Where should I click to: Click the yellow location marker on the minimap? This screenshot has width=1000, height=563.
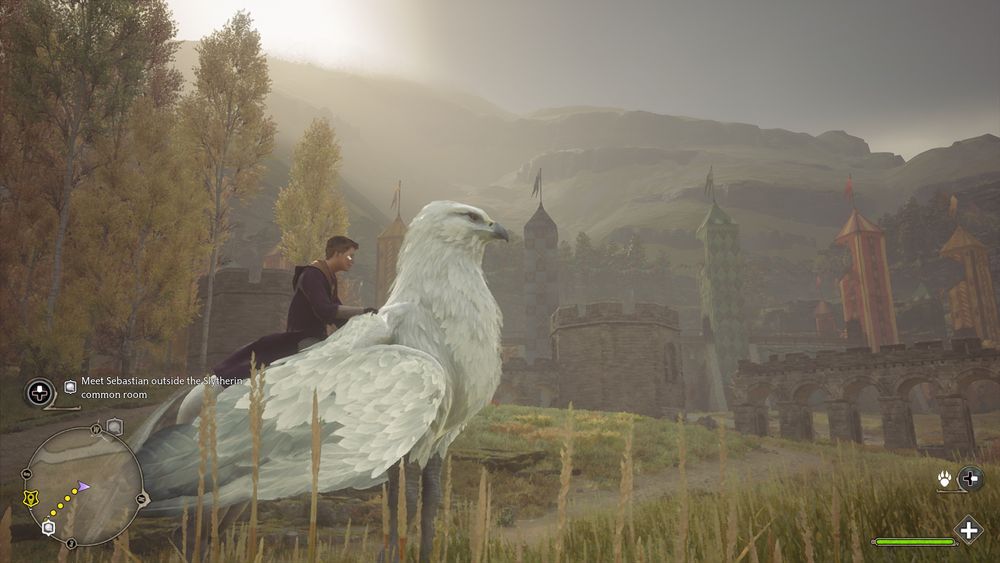point(31,497)
